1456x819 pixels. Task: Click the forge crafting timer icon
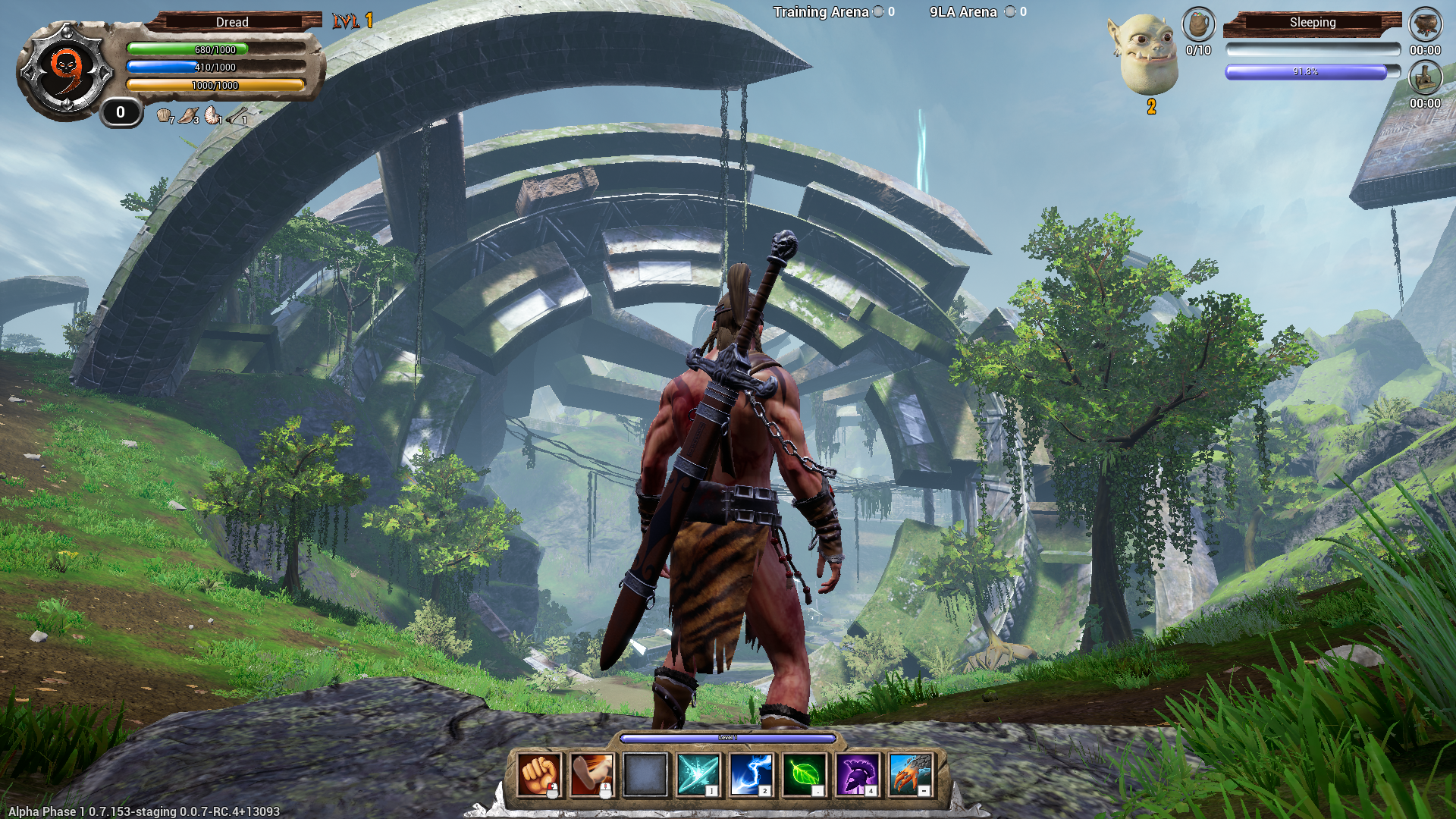point(1425,77)
